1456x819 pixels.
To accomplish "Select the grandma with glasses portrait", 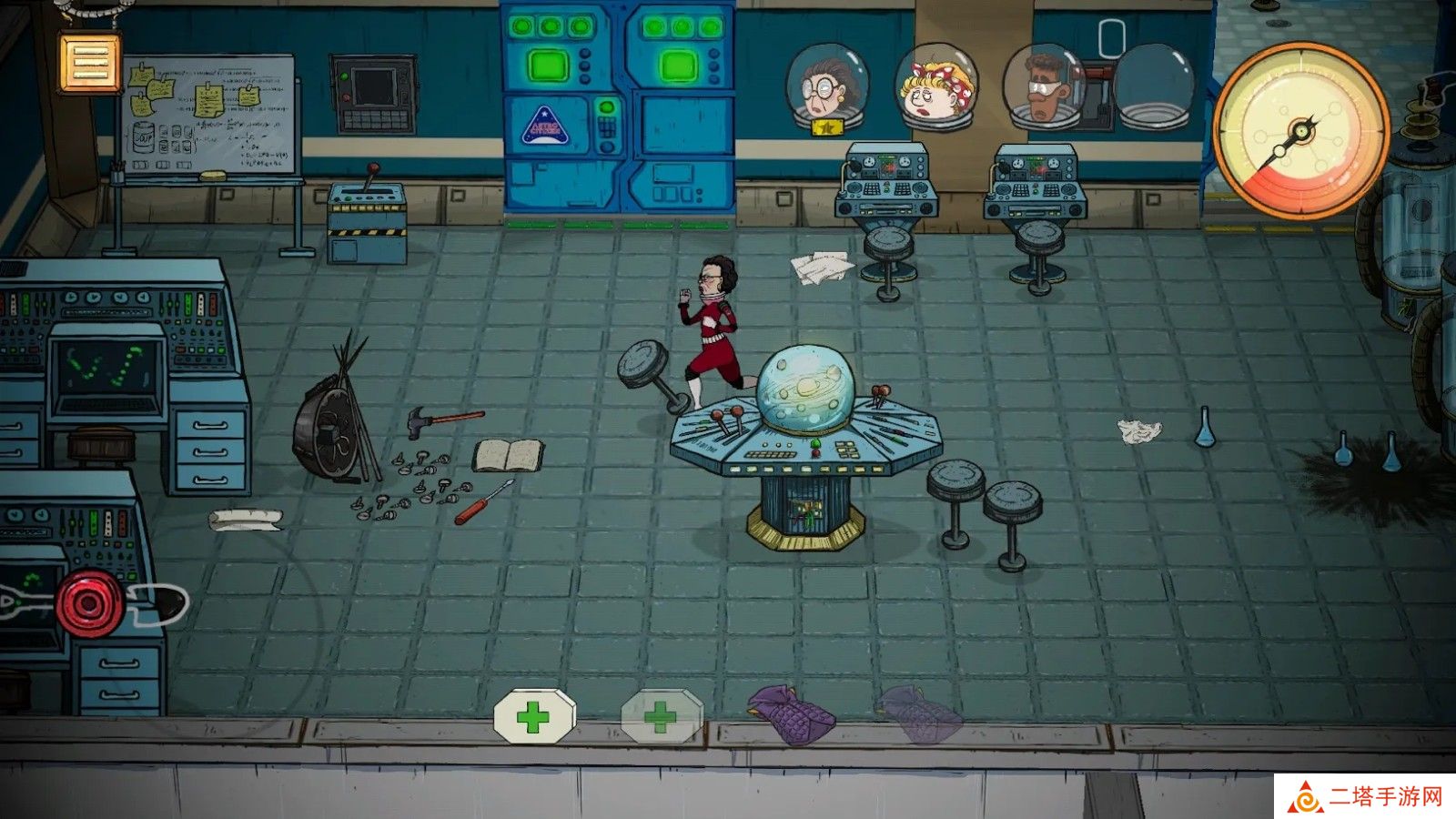I will tap(826, 86).
